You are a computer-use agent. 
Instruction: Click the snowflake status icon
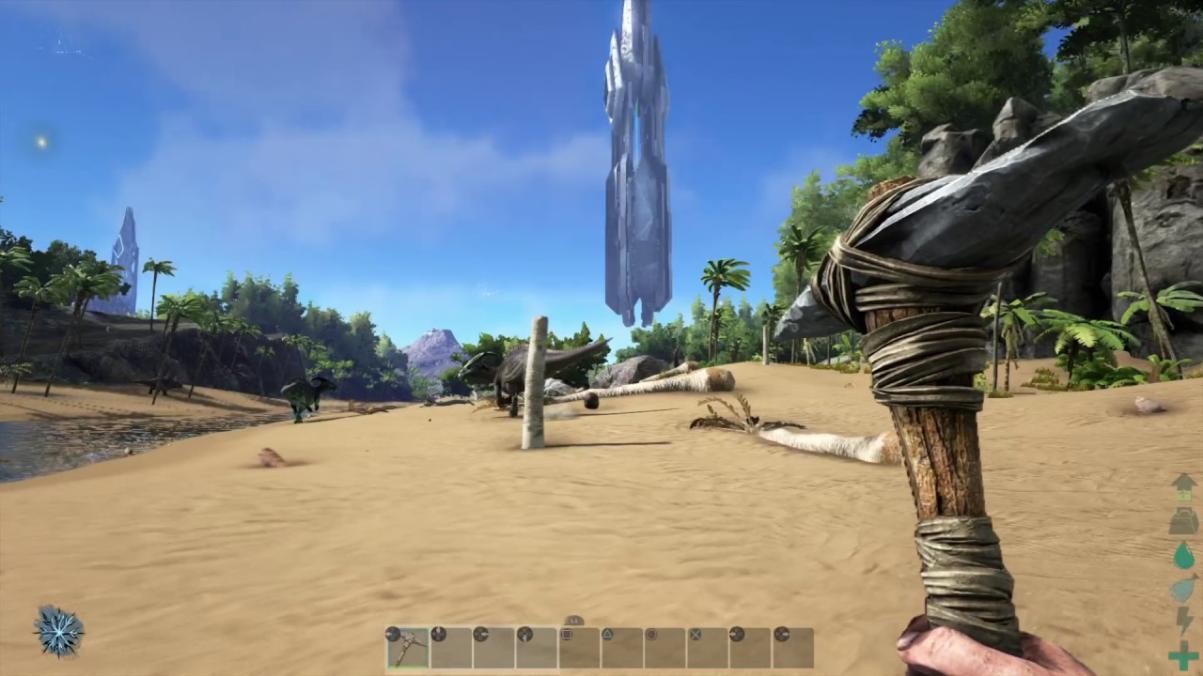coord(58,631)
